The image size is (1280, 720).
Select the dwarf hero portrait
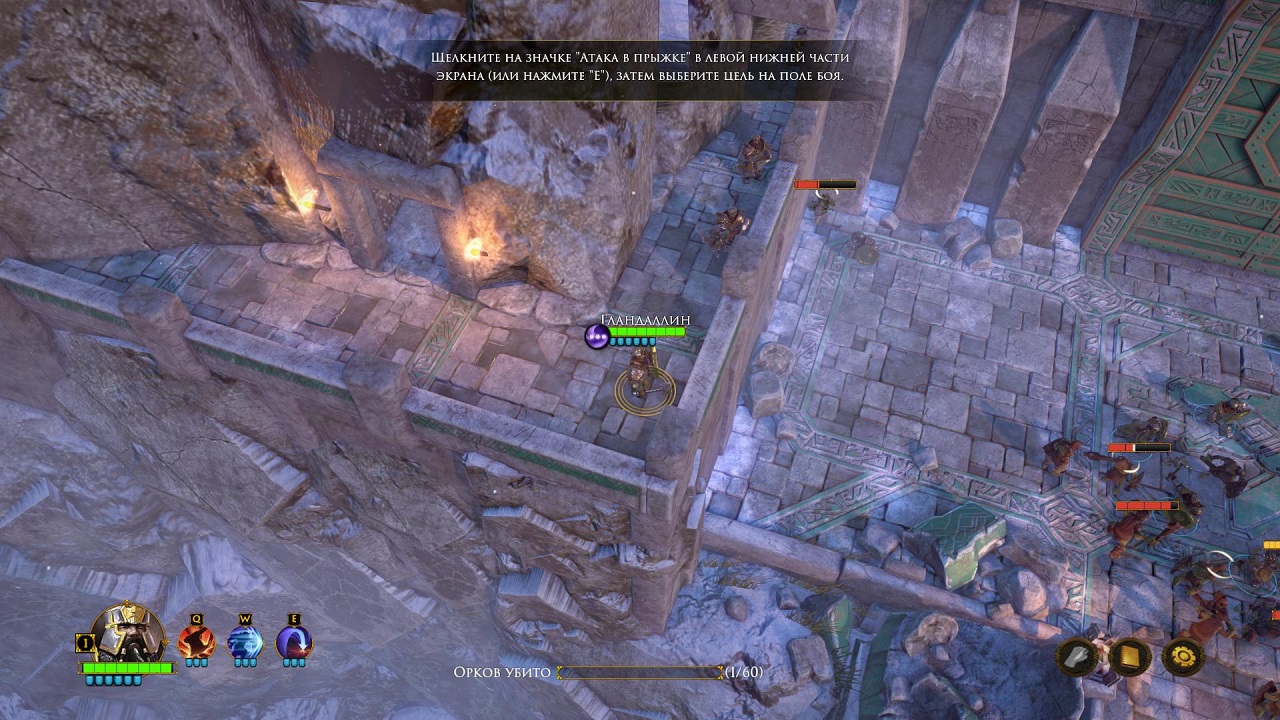click(128, 635)
